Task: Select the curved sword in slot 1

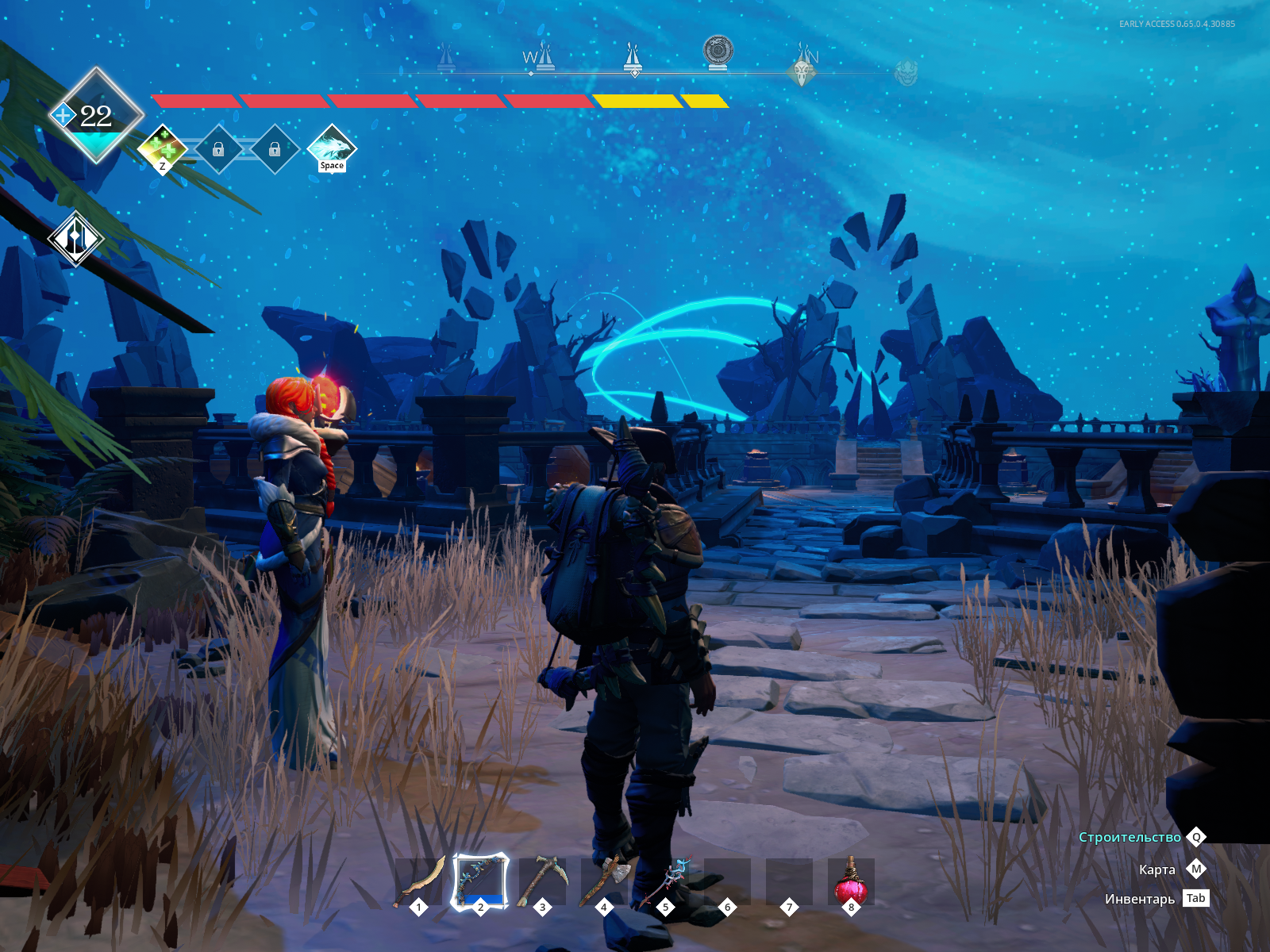Action: pos(419,881)
